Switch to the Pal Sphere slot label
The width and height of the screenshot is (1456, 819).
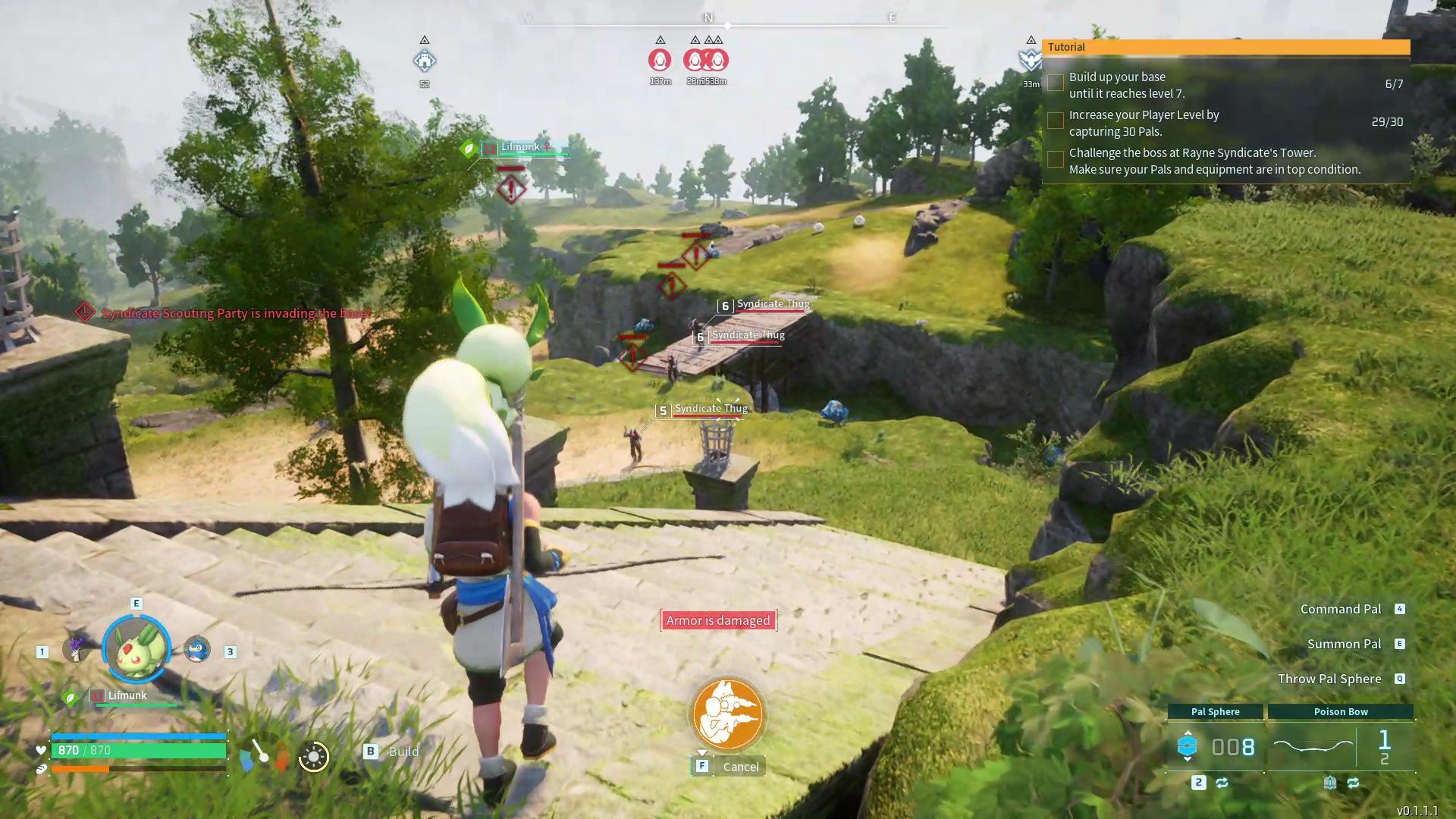coord(1214,711)
